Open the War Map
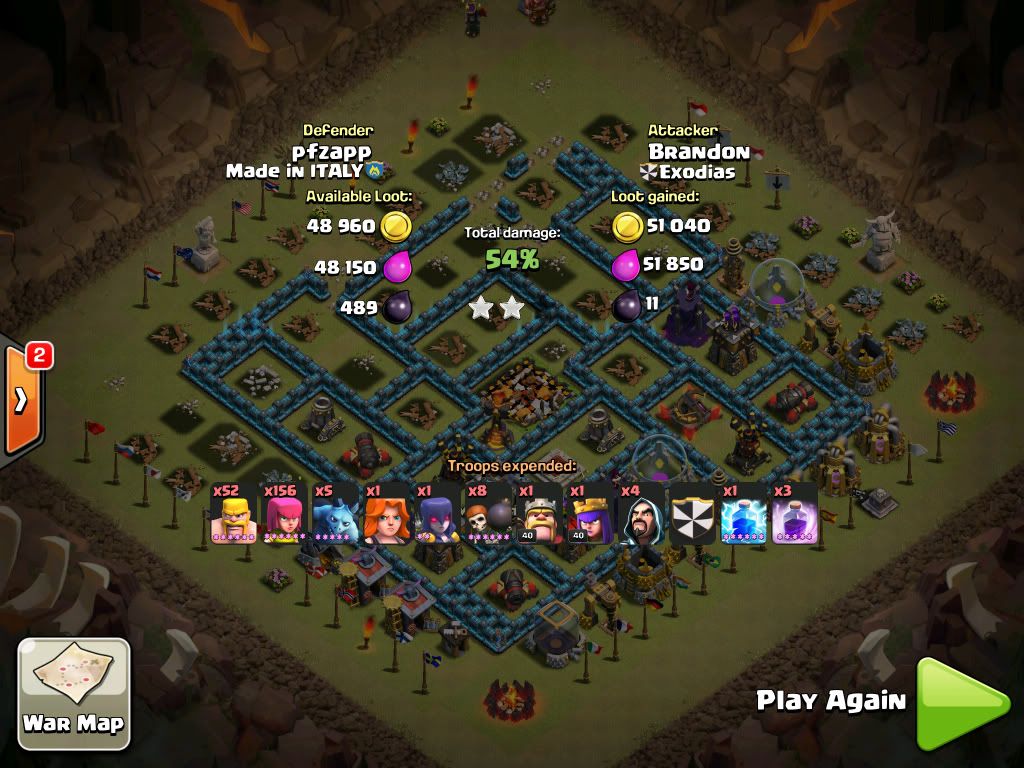The height and width of the screenshot is (768, 1024). [74, 692]
